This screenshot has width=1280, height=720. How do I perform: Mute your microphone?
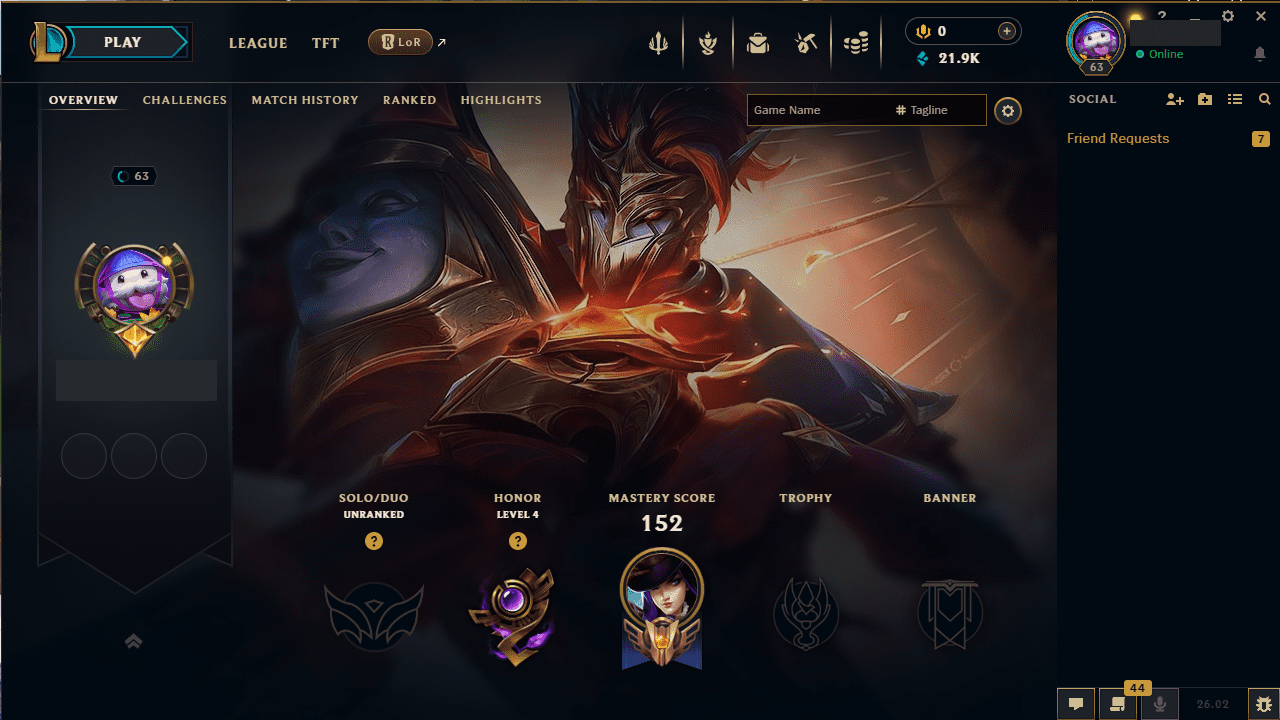click(1159, 704)
